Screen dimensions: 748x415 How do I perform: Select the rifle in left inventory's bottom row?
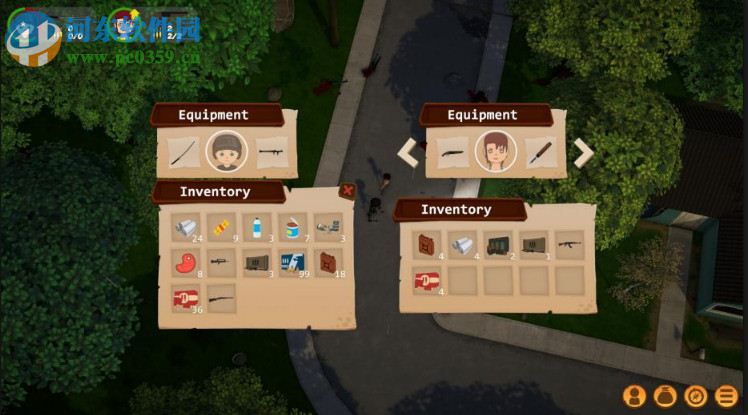pyautogui.click(x=221, y=299)
